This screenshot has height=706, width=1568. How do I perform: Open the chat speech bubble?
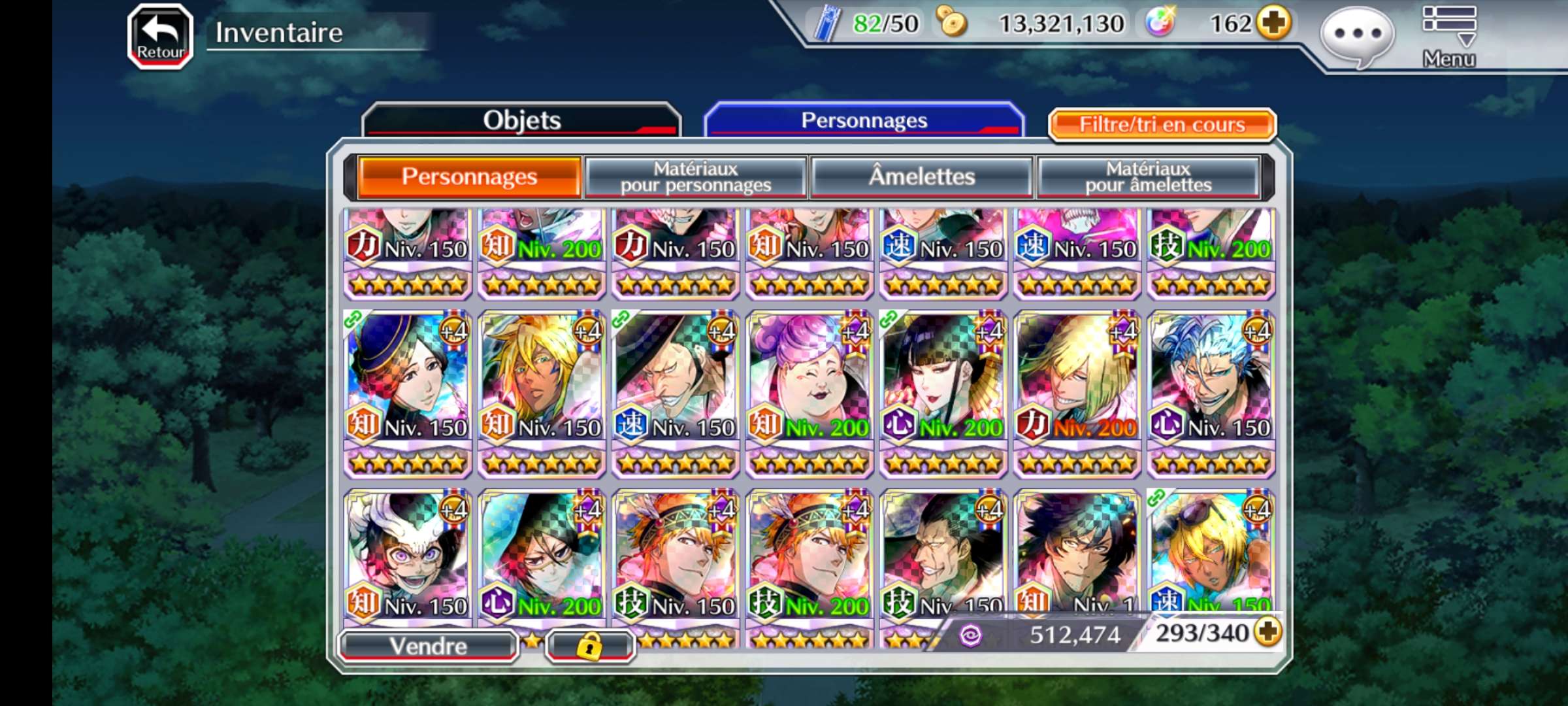click(x=1358, y=36)
